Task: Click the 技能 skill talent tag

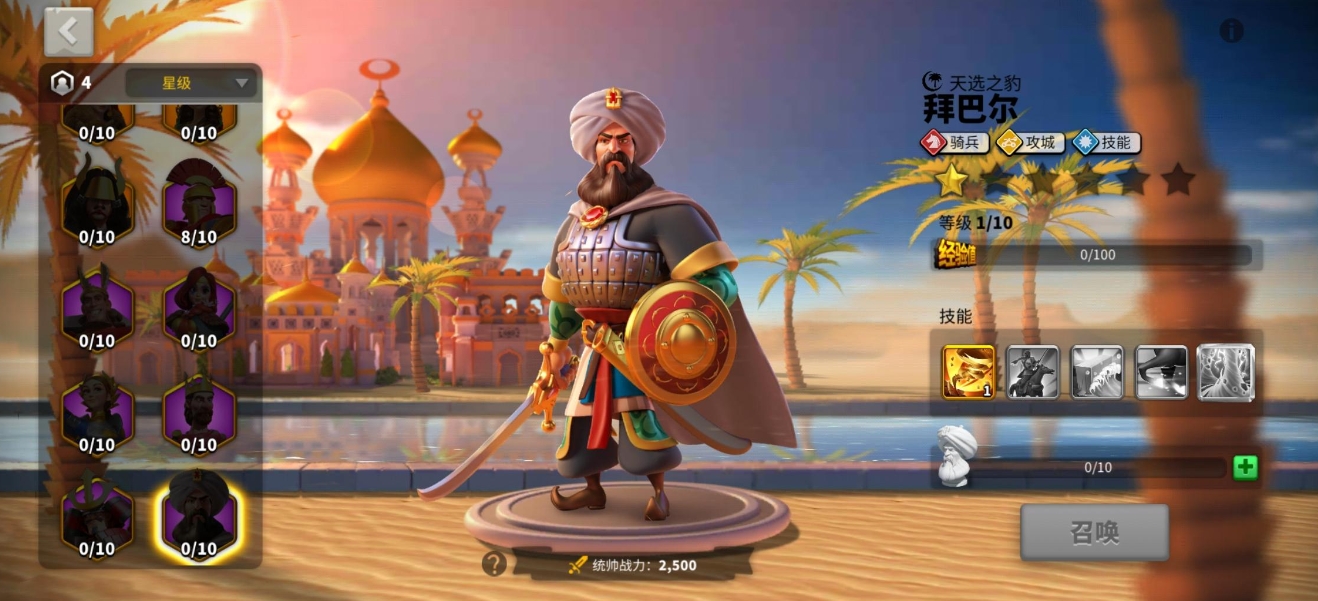Action: pos(1106,142)
